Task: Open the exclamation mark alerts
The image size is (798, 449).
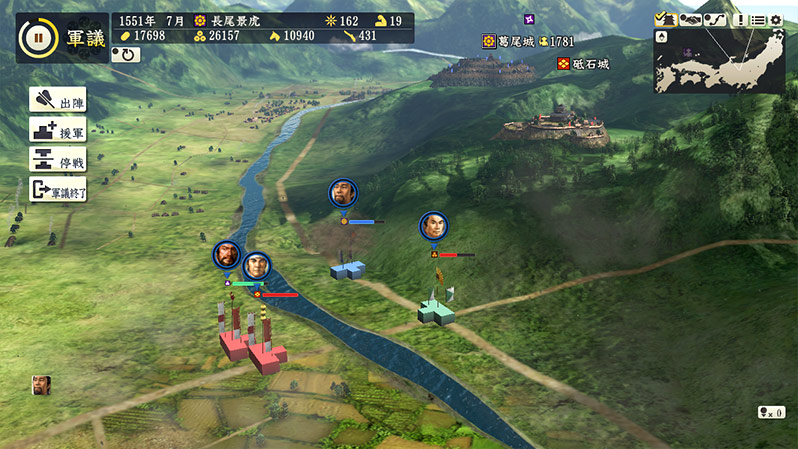Action: pyautogui.click(x=739, y=19)
